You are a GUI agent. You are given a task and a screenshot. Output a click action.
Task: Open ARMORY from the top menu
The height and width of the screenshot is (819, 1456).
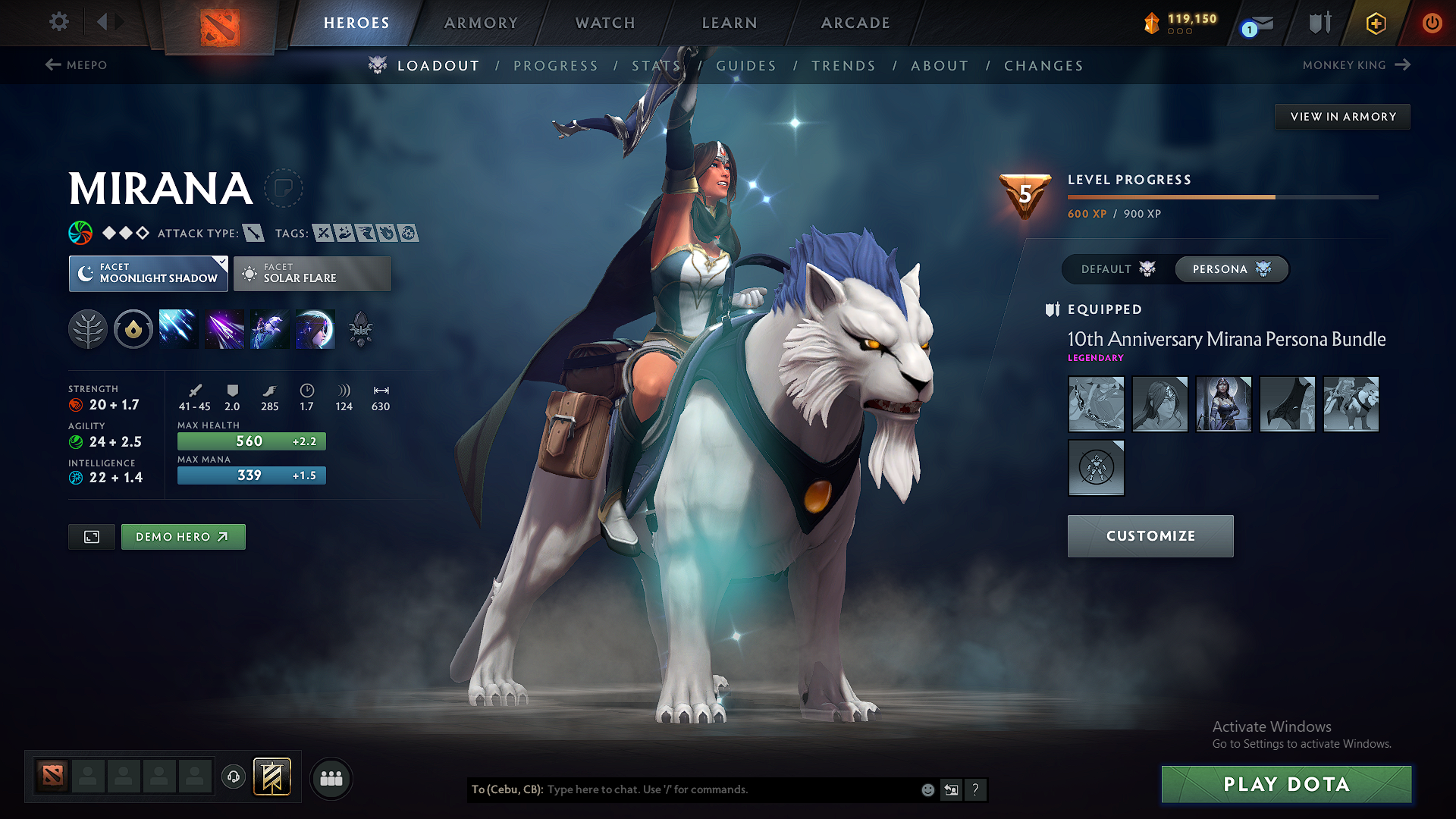479,23
